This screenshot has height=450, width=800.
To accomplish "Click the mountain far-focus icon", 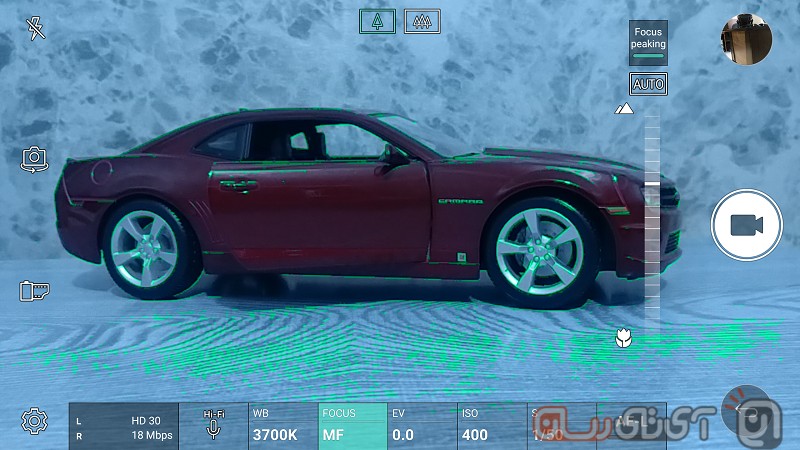I will pyautogui.click(x=625, y=108).
